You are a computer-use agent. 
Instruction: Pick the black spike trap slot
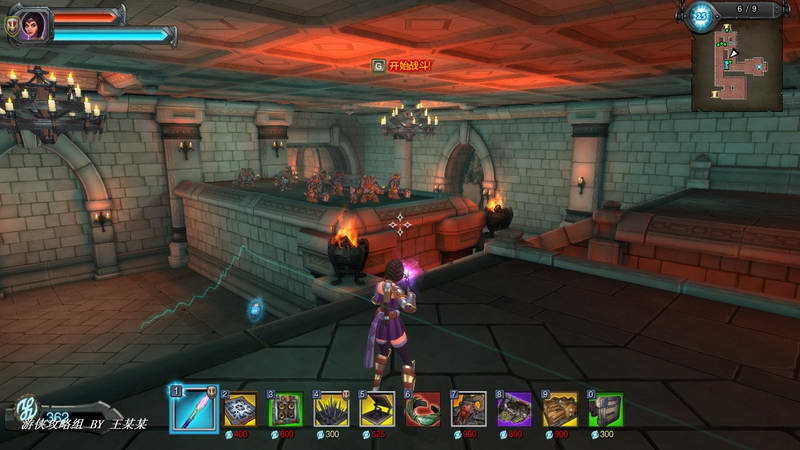tap(331, 409)
